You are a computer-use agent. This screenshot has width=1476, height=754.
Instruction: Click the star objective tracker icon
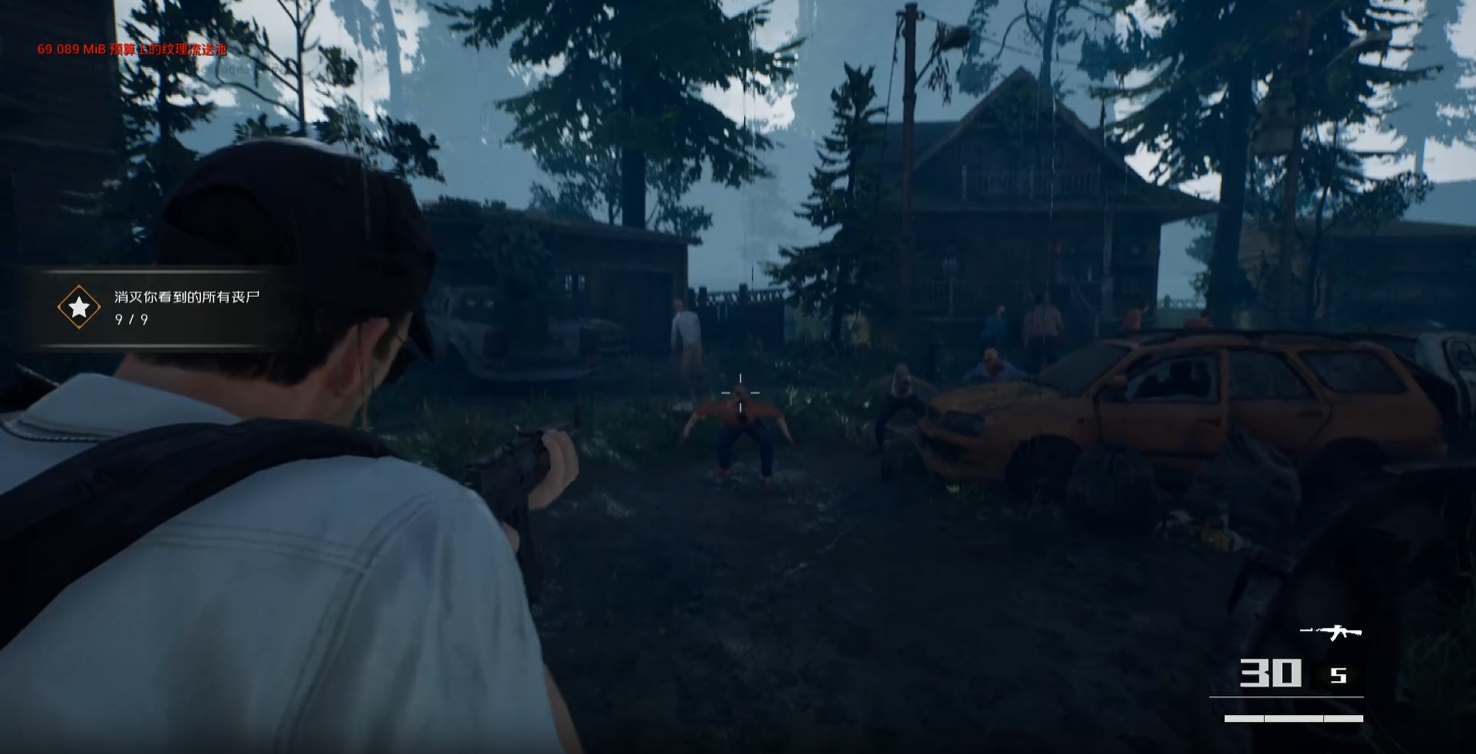(79, 307)
